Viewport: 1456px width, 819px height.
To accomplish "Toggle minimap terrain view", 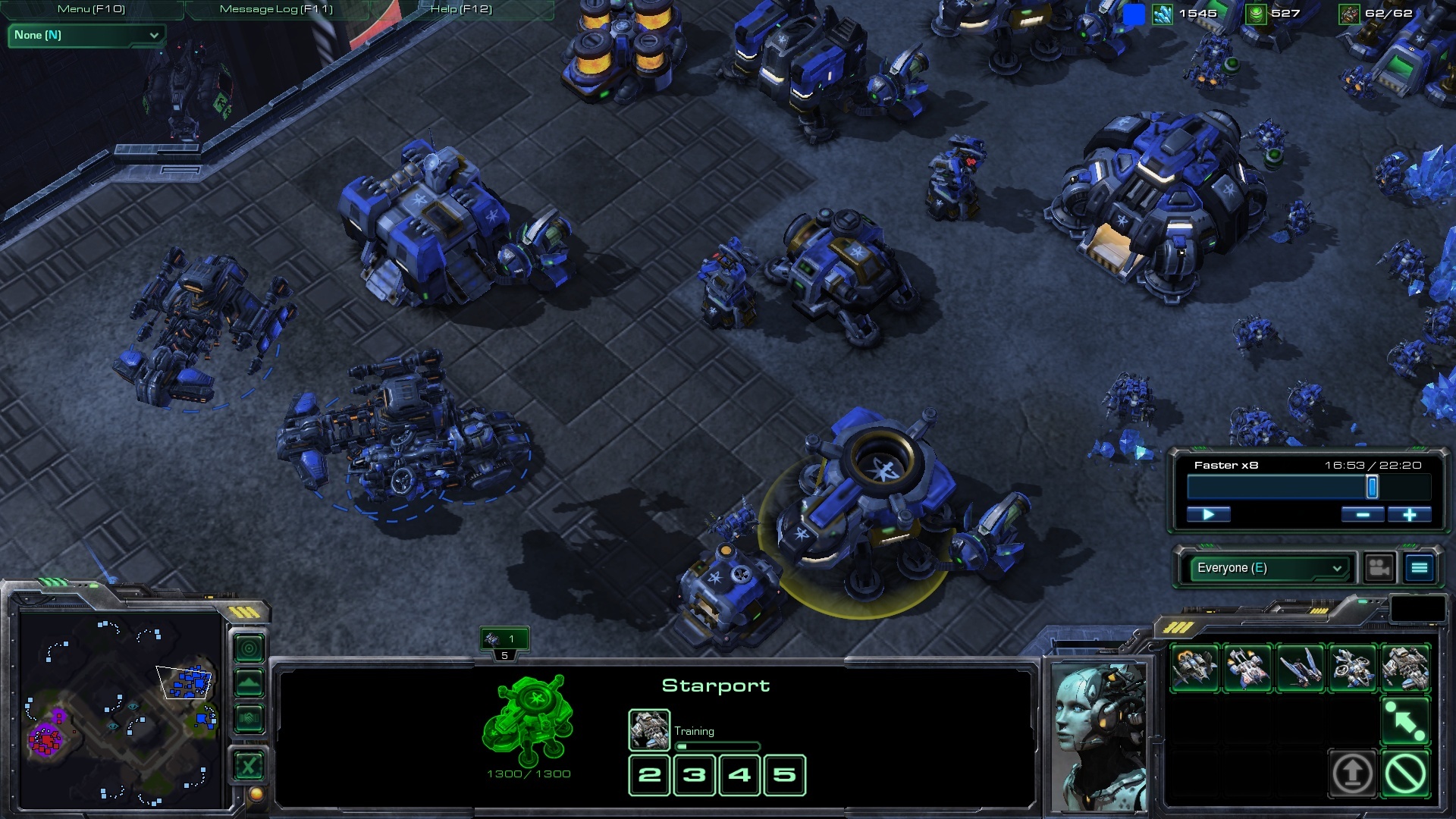I will (249, 680).
